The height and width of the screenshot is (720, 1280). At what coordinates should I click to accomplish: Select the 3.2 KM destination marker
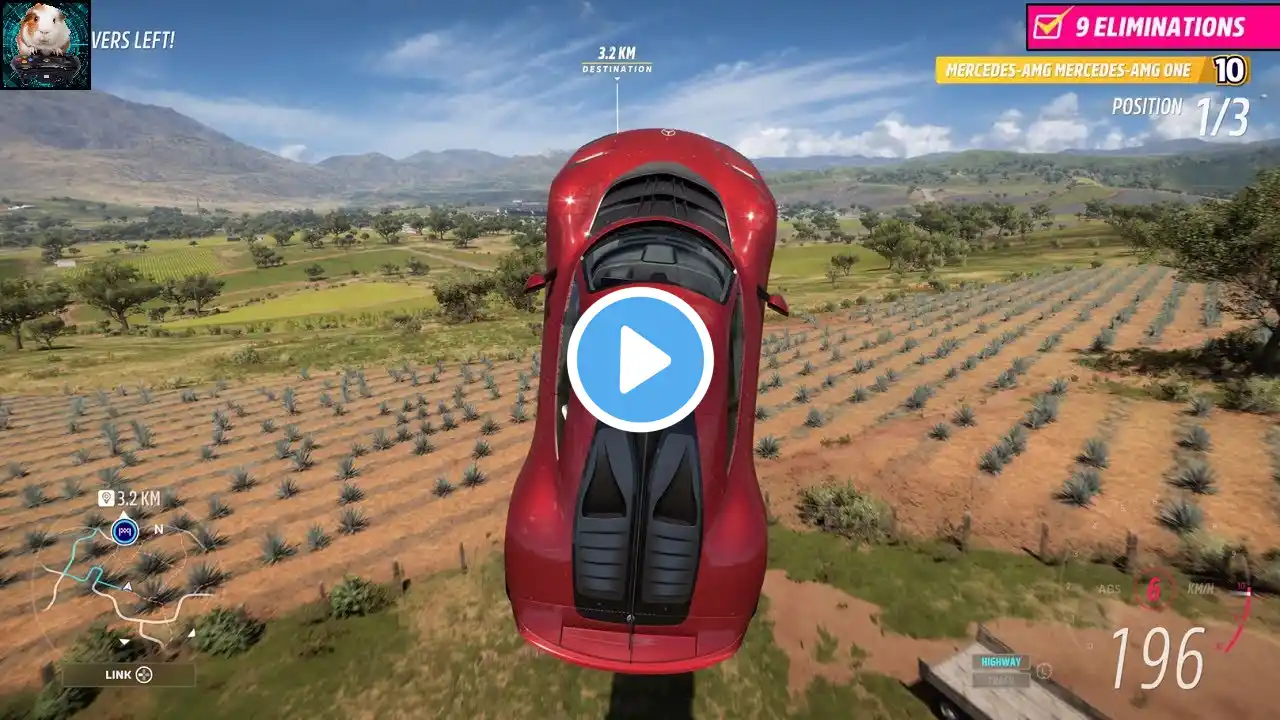click(617, 60)
